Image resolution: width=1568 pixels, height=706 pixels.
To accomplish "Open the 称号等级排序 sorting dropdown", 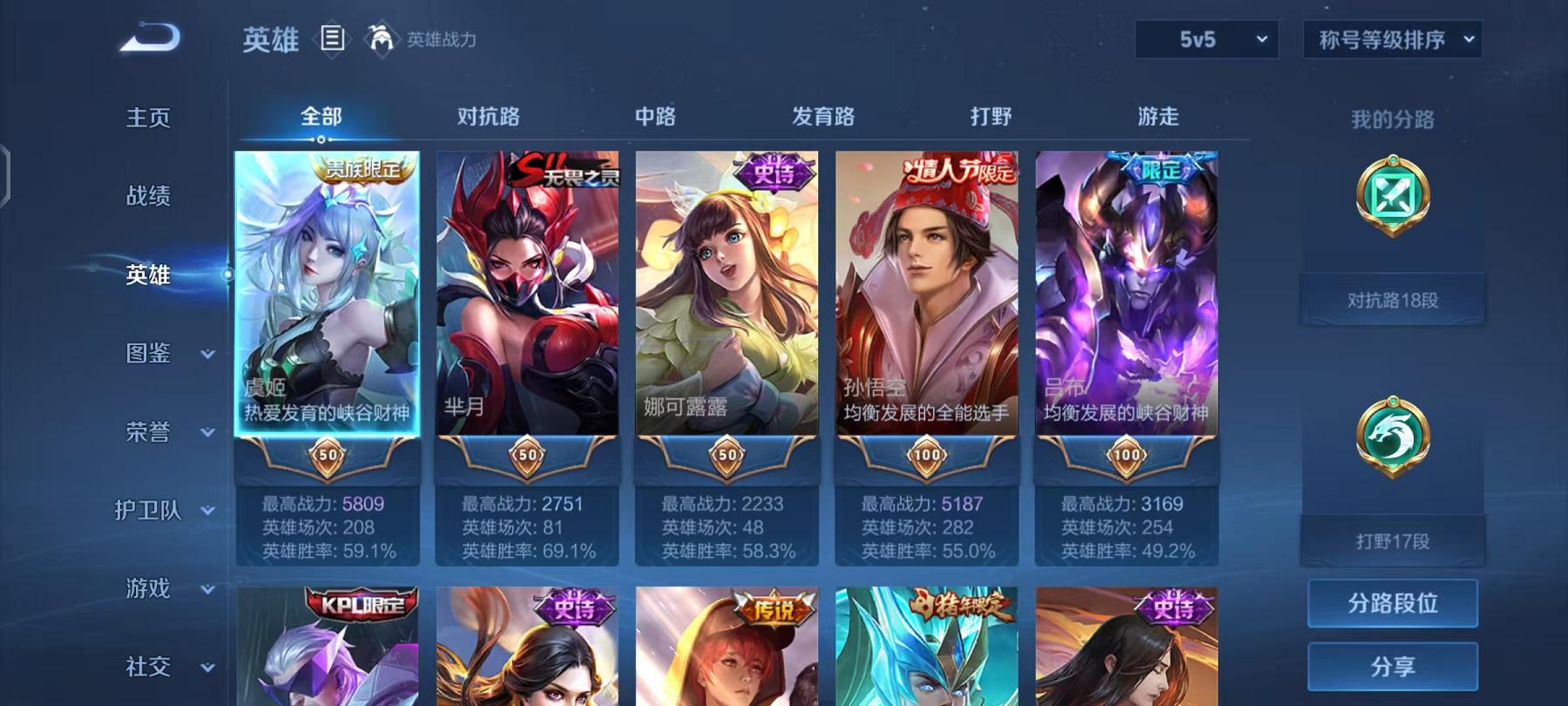I will [x=1389, y=39].
